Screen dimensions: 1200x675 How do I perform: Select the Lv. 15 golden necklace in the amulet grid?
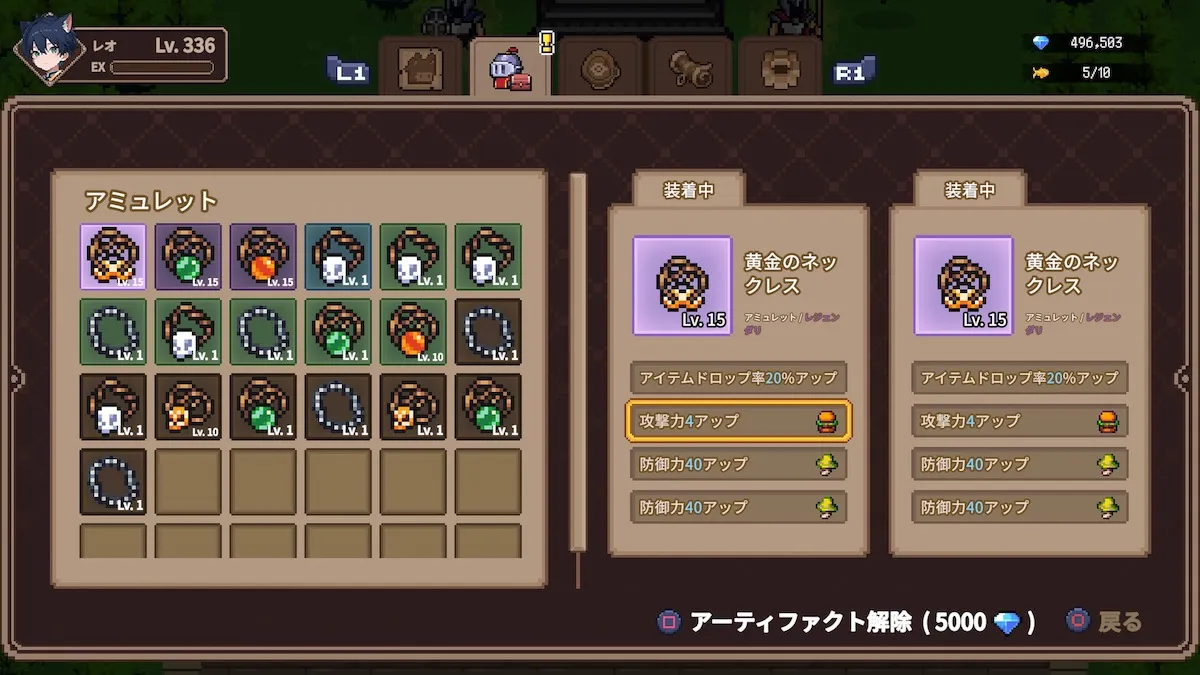pos(113,257)
